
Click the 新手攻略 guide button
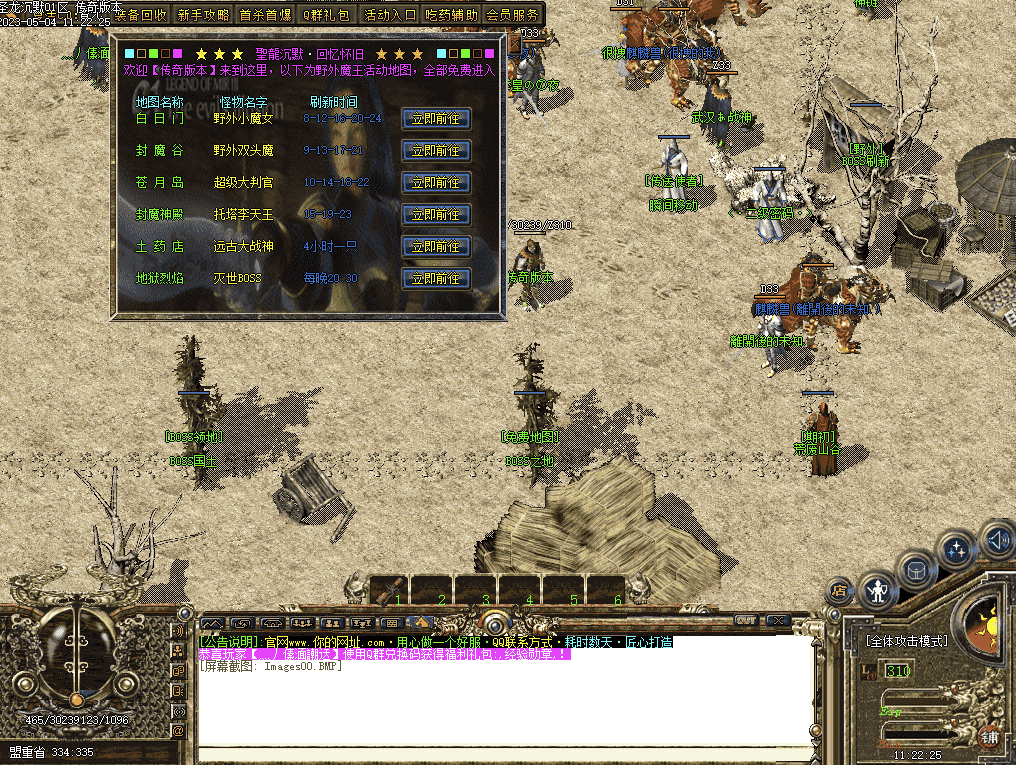pos(203,15)
